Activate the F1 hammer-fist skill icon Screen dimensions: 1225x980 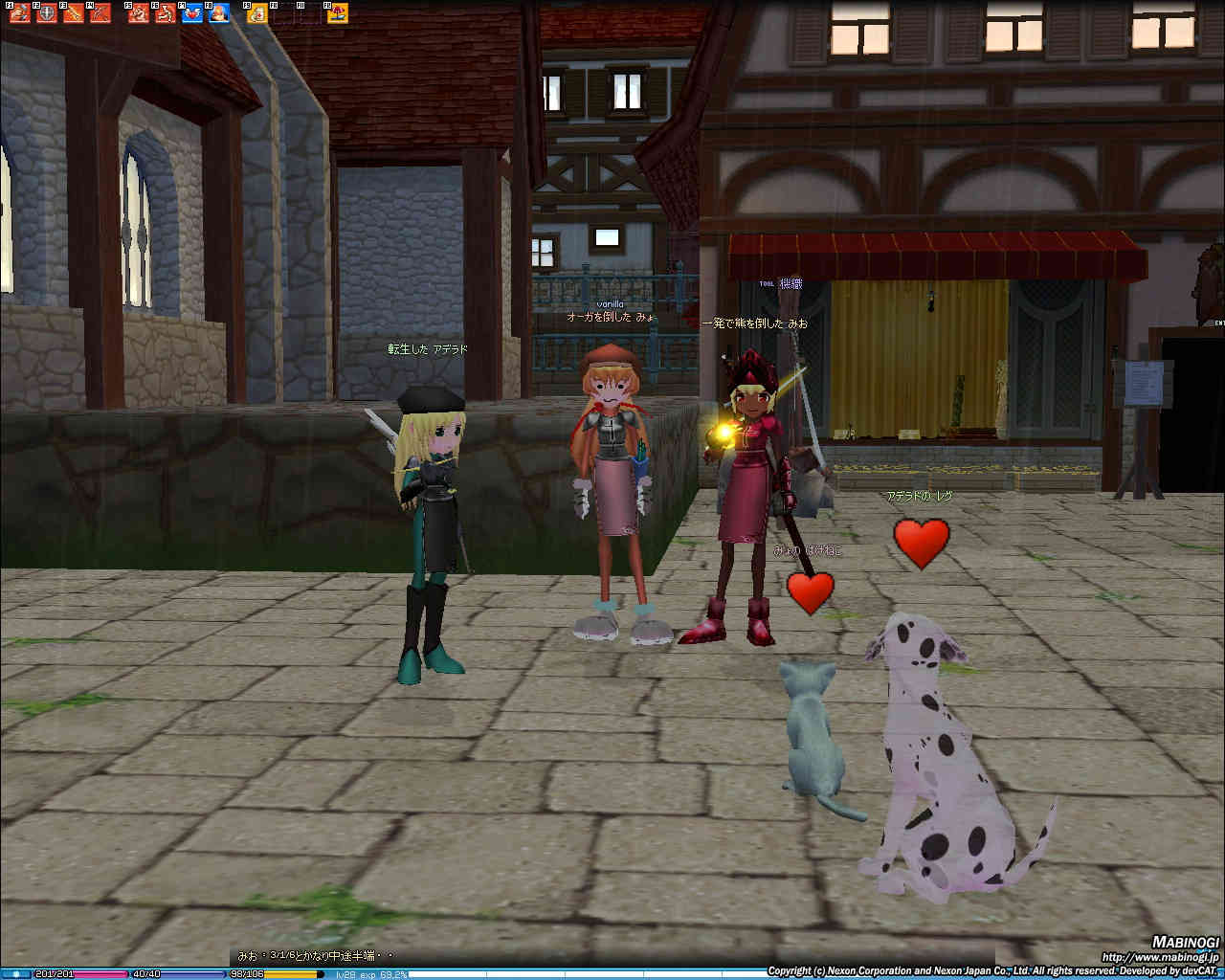[20, 13]
